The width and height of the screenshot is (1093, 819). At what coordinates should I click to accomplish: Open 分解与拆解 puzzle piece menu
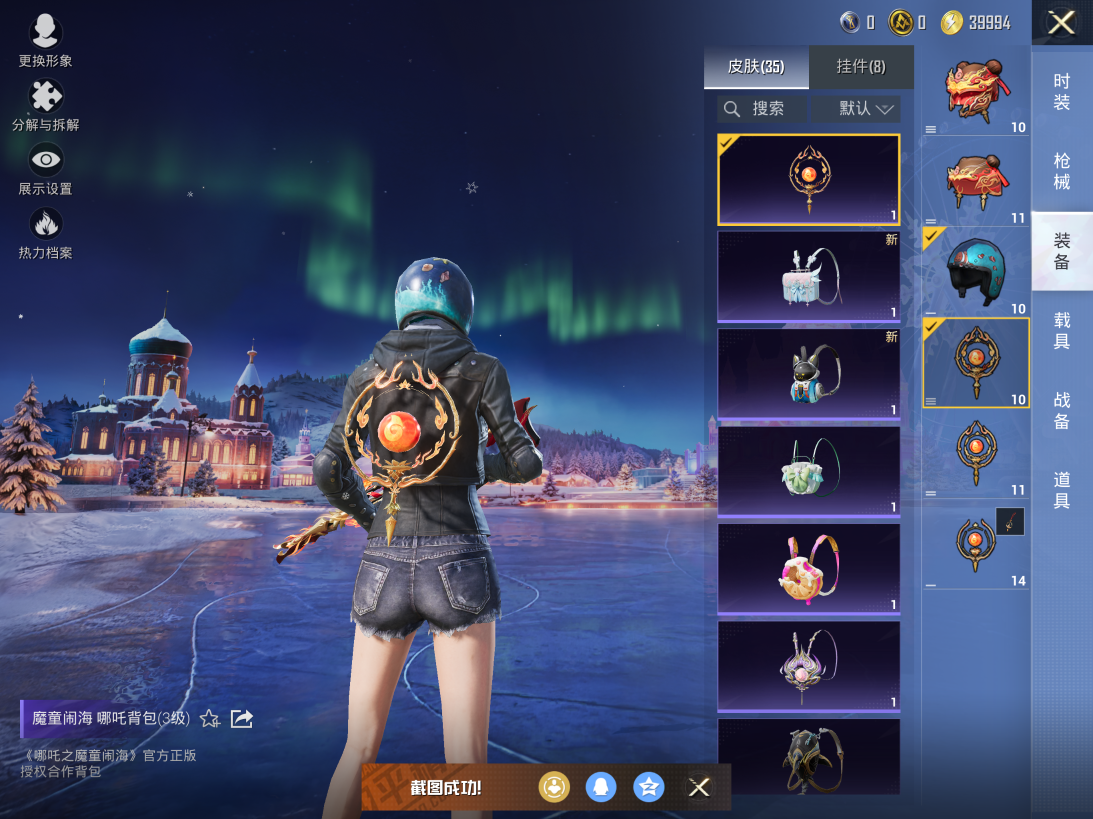click(46, 105)
